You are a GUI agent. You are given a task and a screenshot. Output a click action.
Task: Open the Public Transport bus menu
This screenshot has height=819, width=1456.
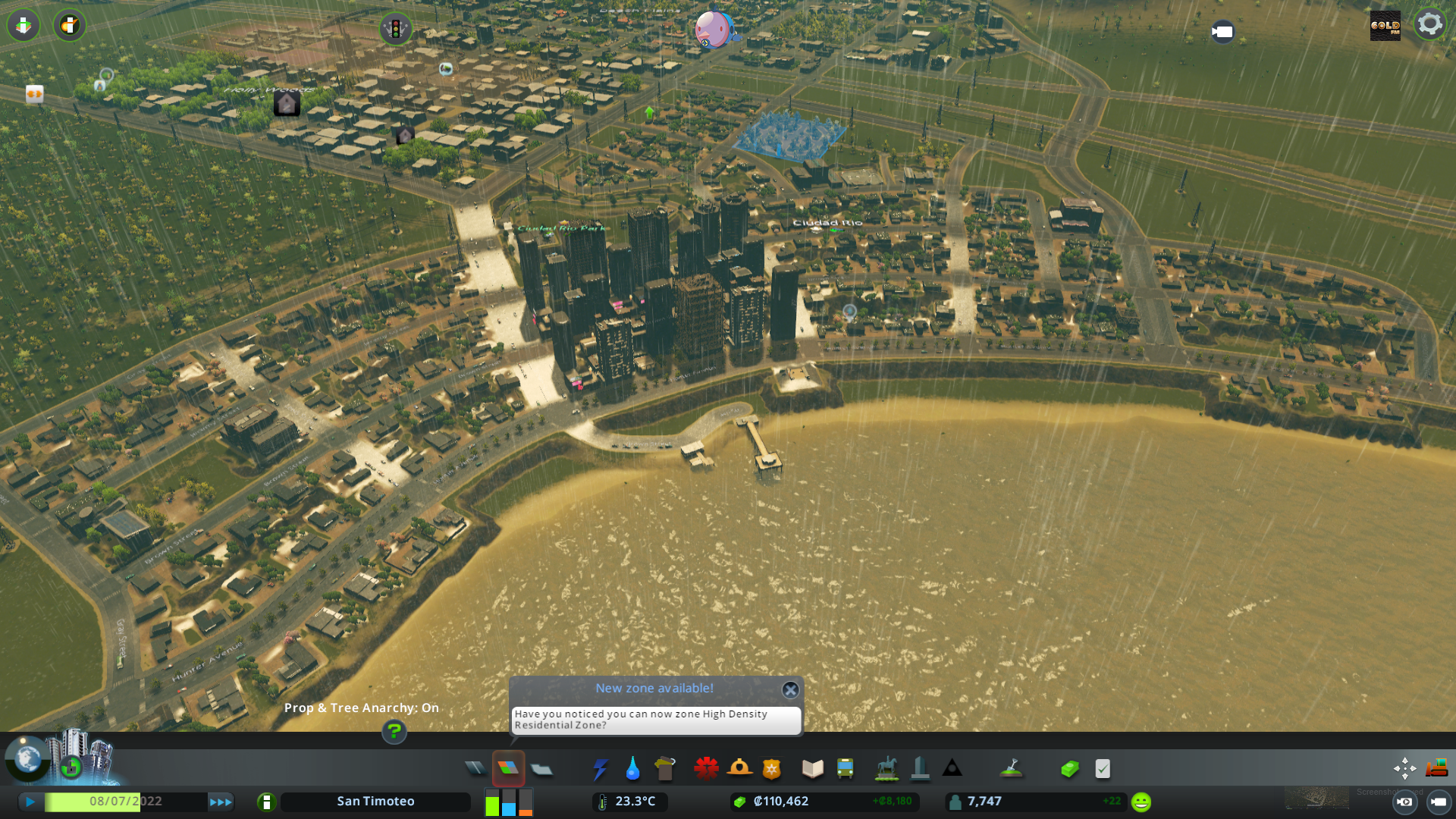846,768
